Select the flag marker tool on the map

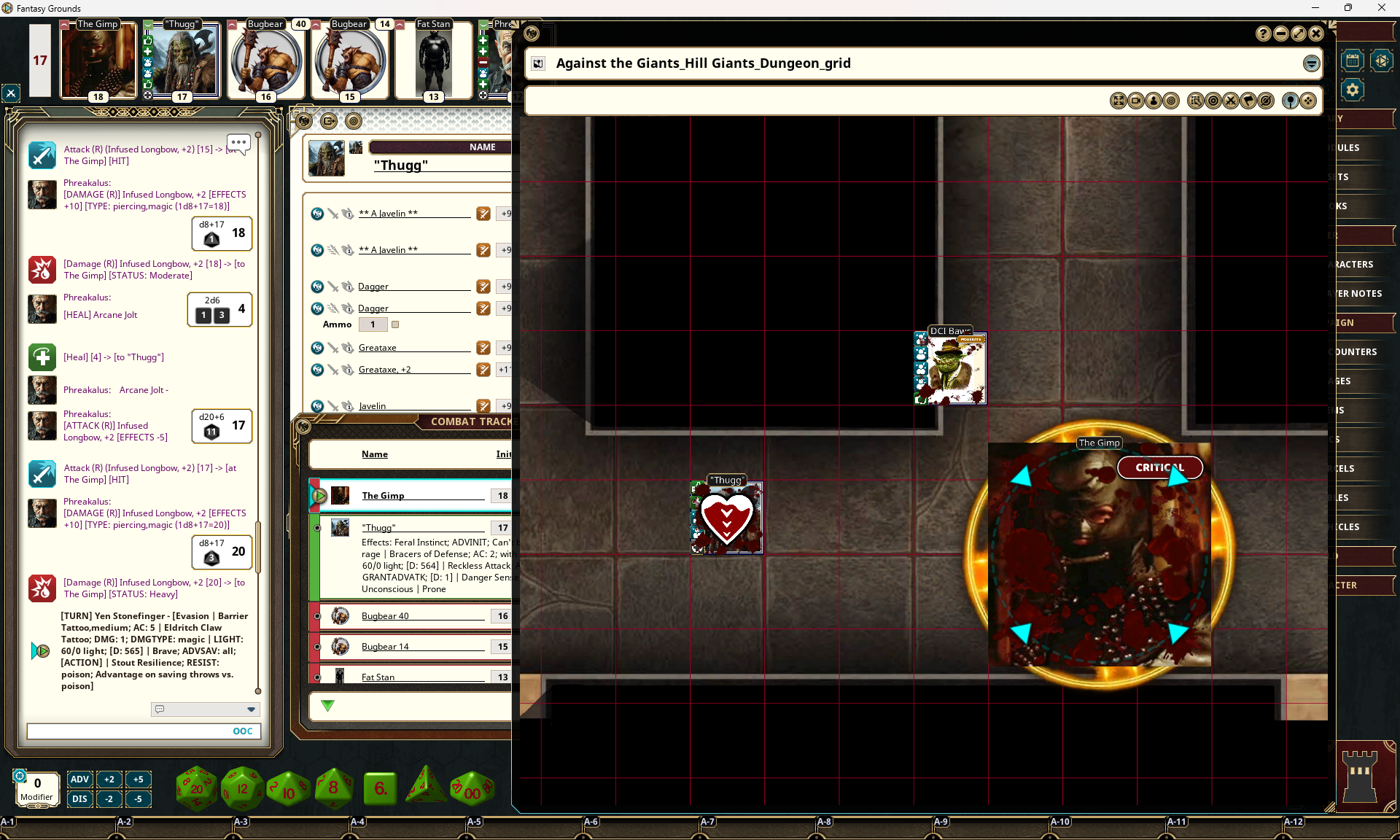pyautogui.click(x=1248, y=101)
